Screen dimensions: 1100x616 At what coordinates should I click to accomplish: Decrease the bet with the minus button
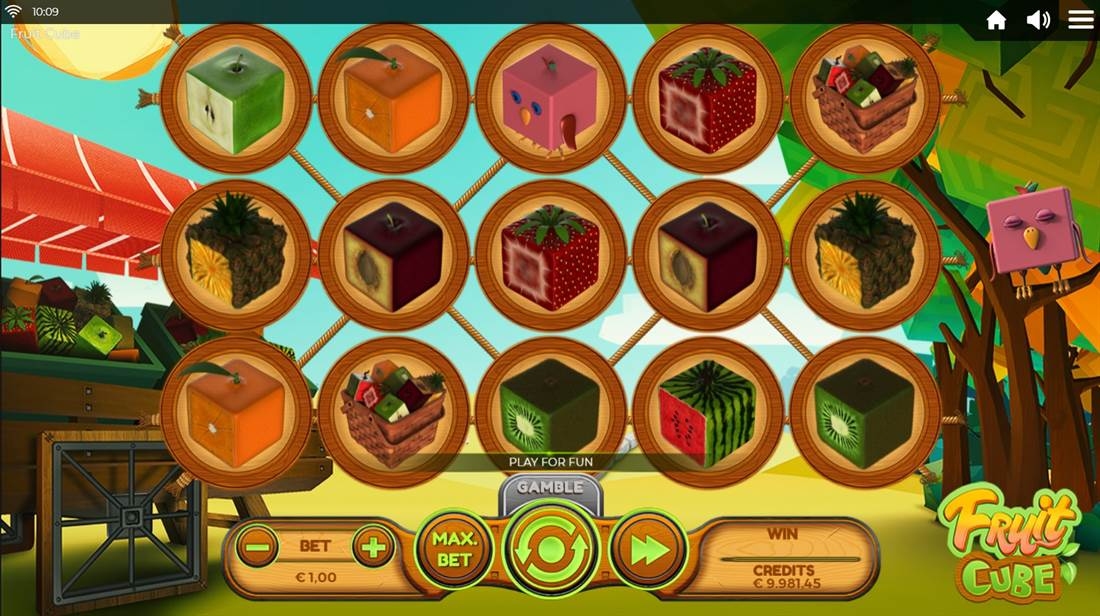click(x=258, y=547)
